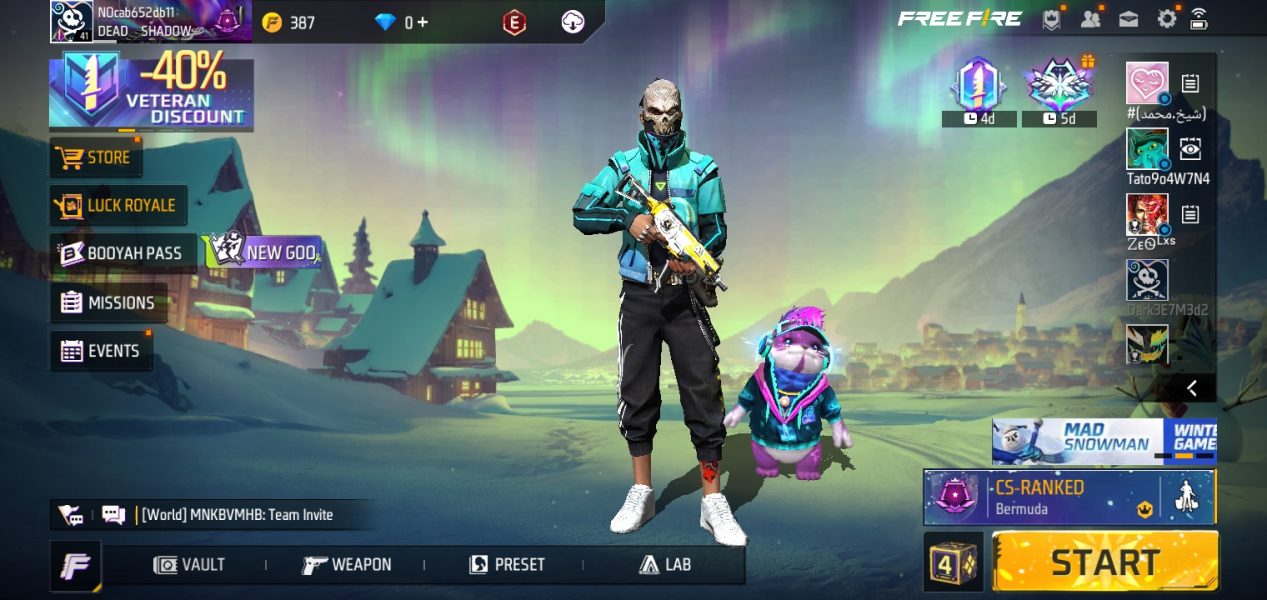Screen dimensions: 1267x600
Task: Tap the yellow START button
Action: 1105,562
